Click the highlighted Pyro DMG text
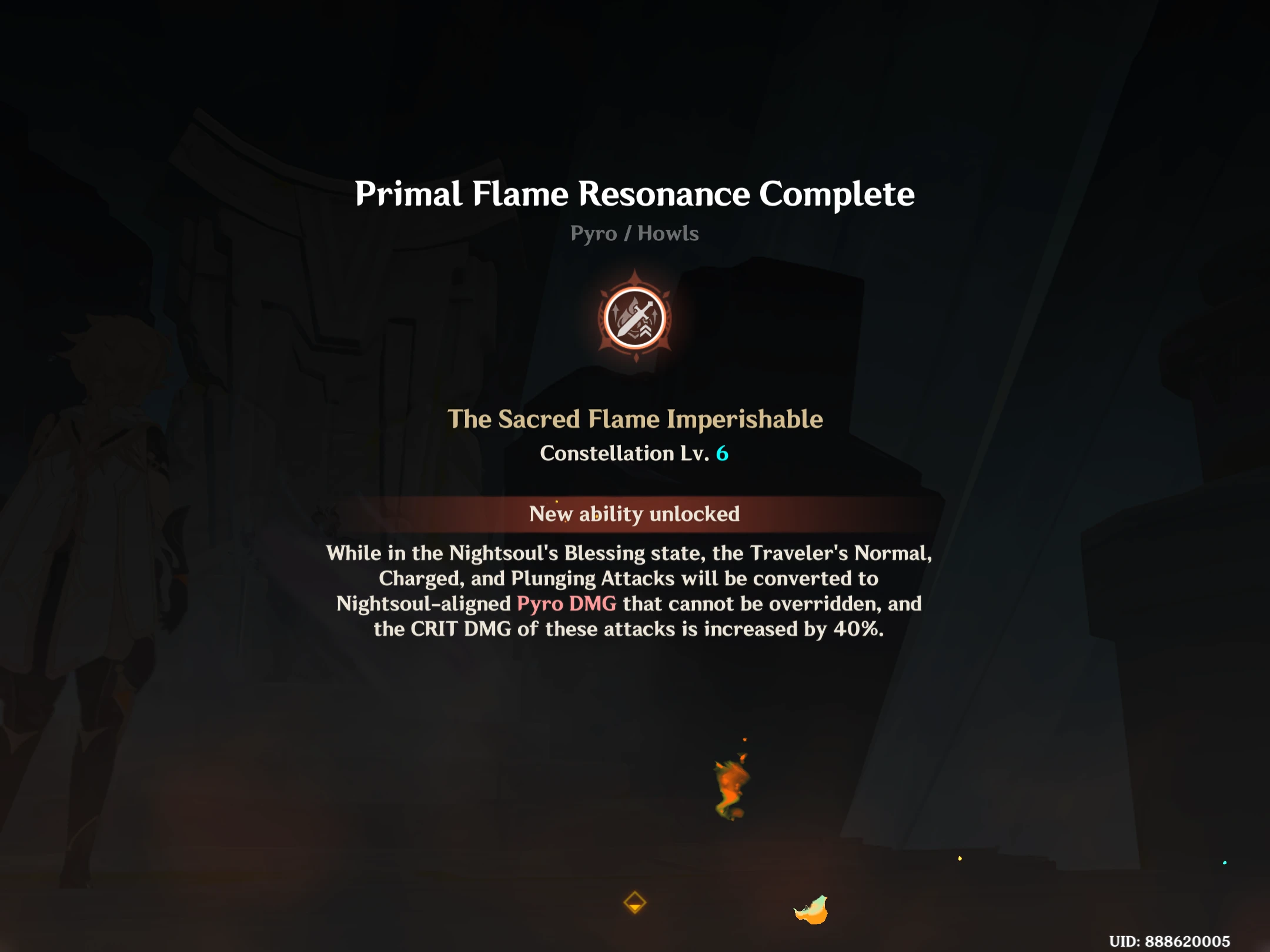This screenshot has width=1270, height=952. [x=566, y=603]
